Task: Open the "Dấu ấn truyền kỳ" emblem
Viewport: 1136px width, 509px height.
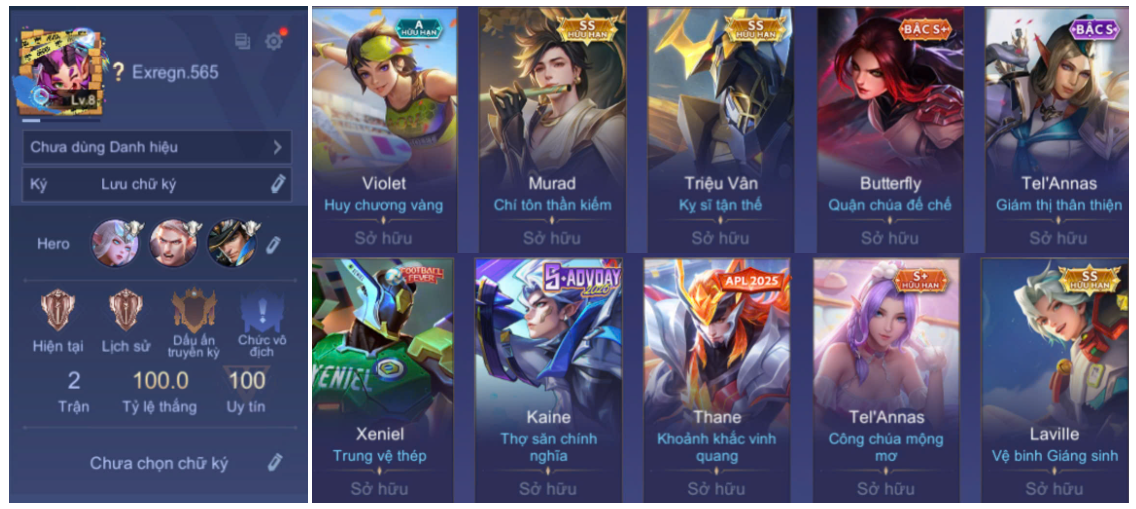Action: (194, 311)
